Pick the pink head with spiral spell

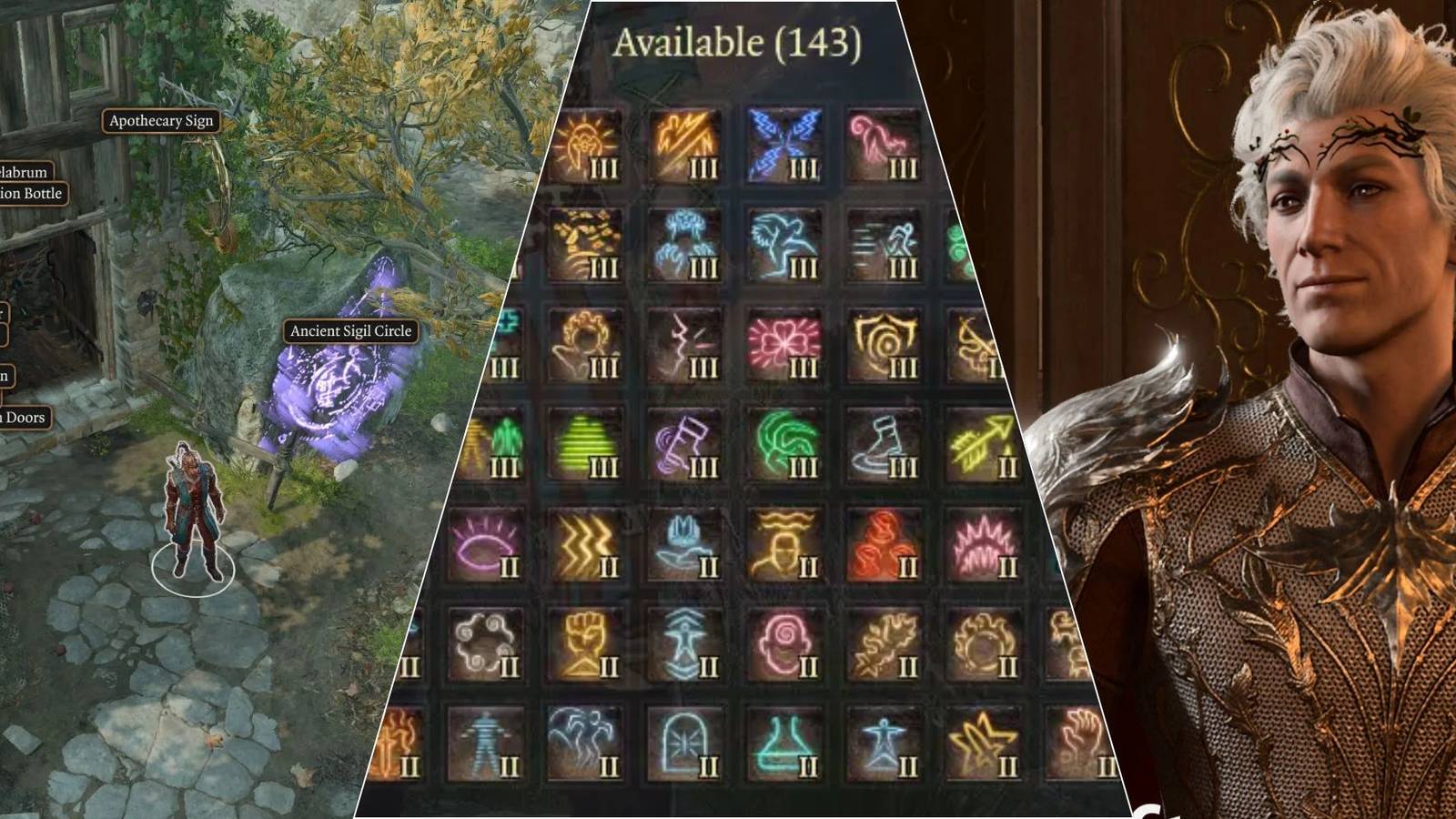click(x=784, y=645)
